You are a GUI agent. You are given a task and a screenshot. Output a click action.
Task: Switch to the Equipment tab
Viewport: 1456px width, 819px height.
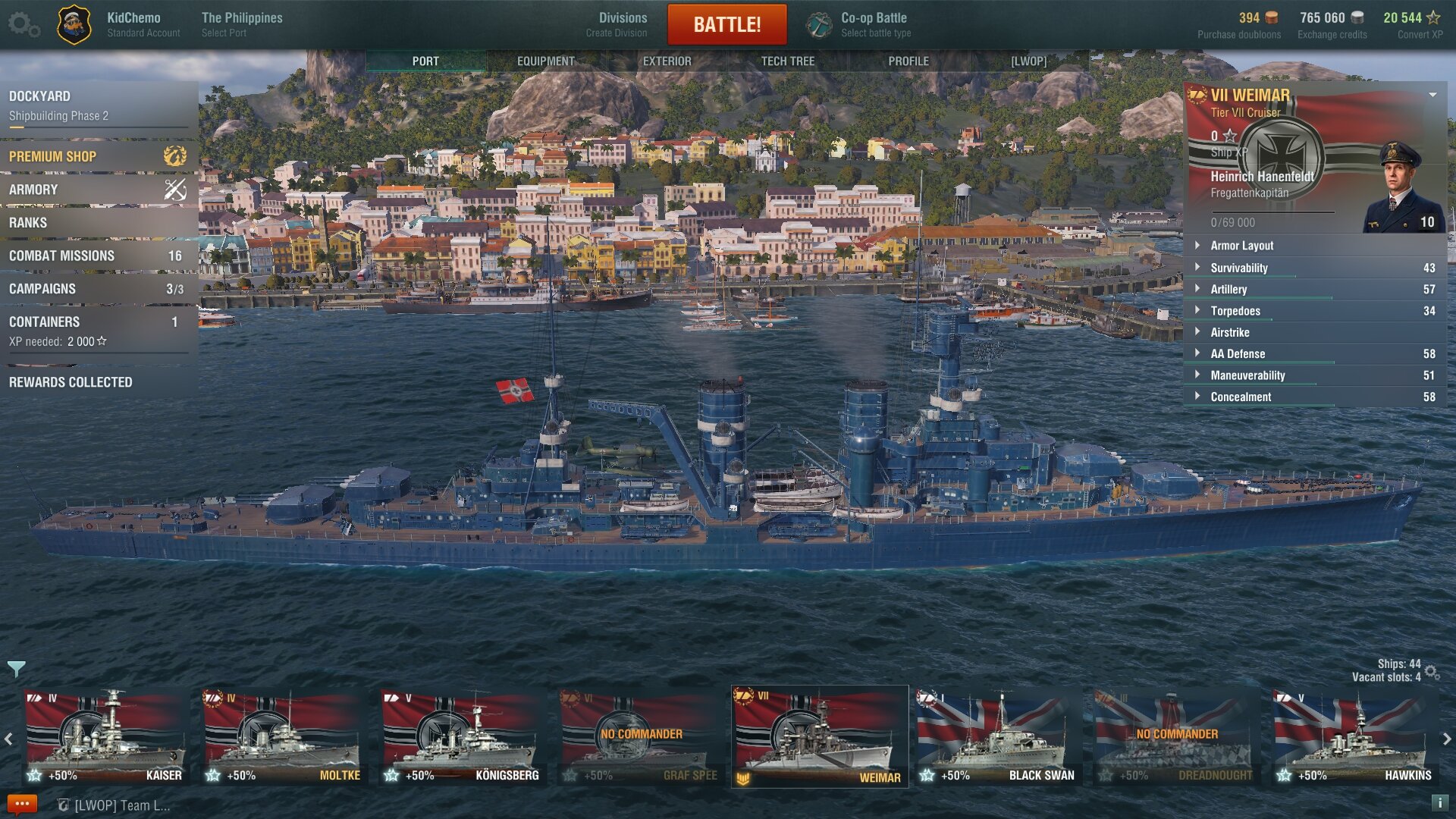[546, 61]
